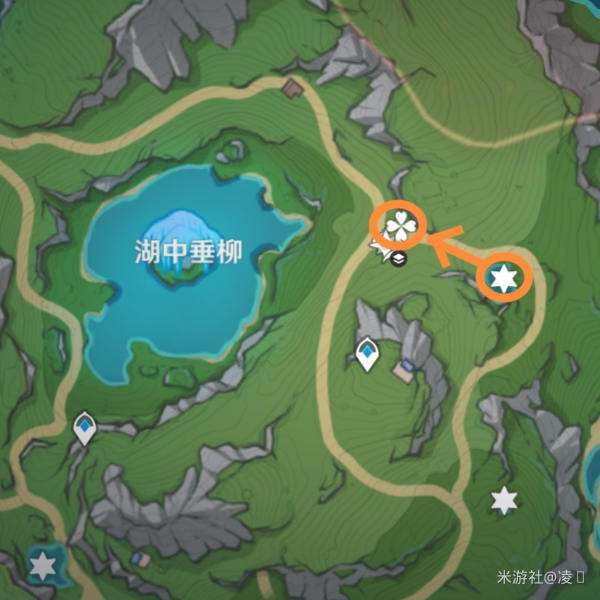The height and width of the screenshot is (600, 600).
Task: Select the star marker on the teal pond
Action: (42, 567)
